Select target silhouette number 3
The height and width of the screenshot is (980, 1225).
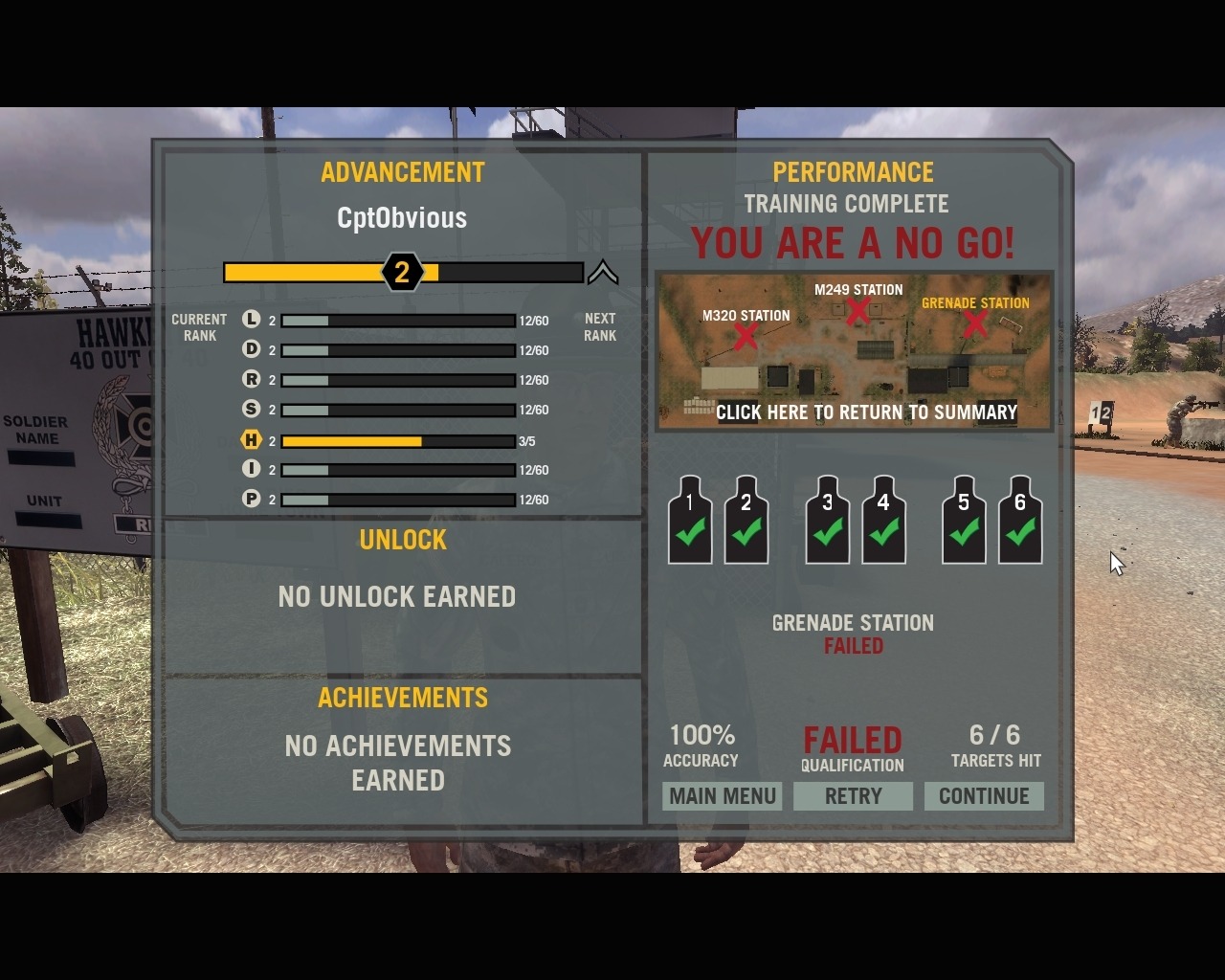point(828,521)
